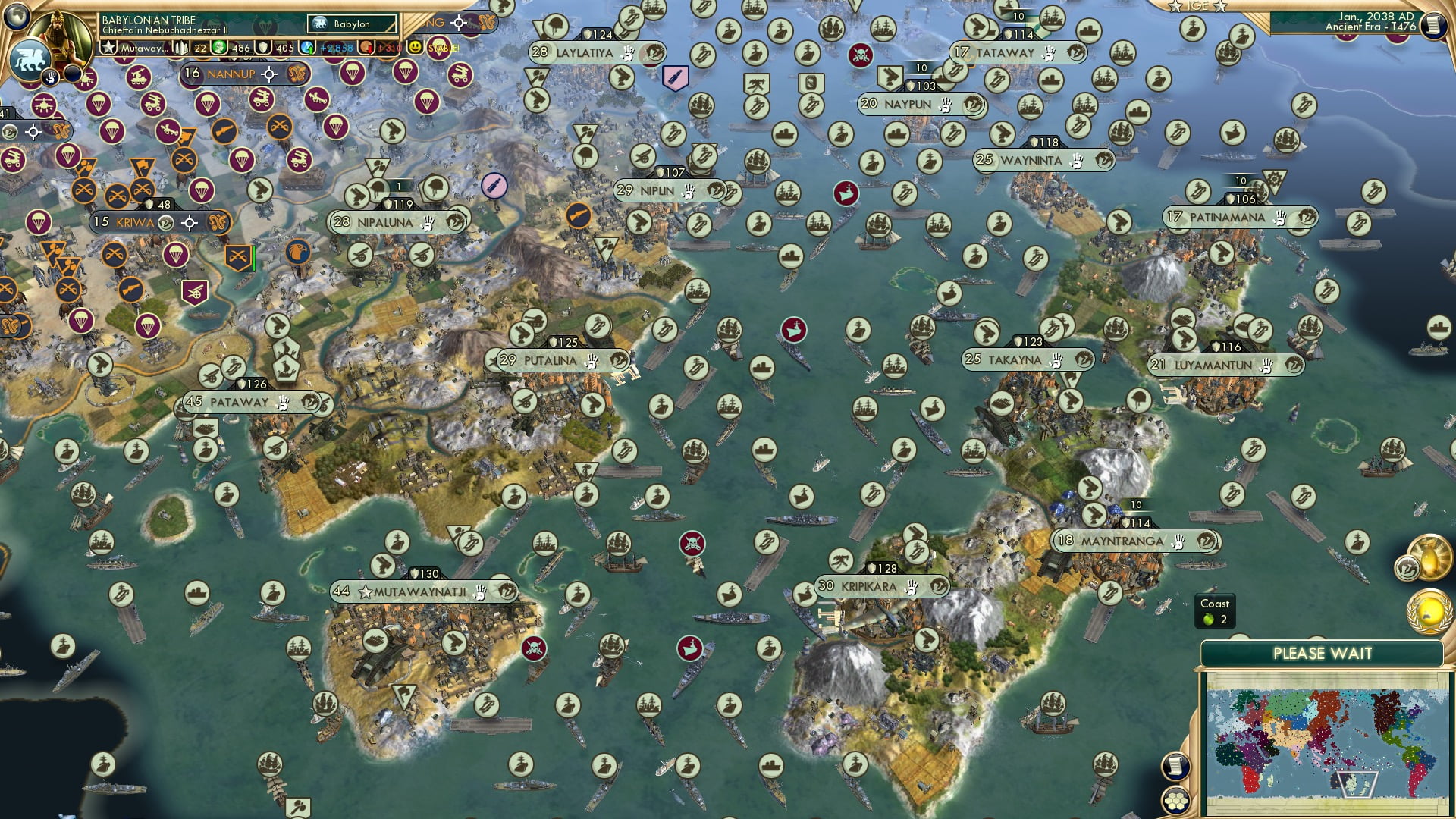The image size is (1456, 819).
Task: Click the science beaker icon showing +2,858
Action: coord(308,48)
